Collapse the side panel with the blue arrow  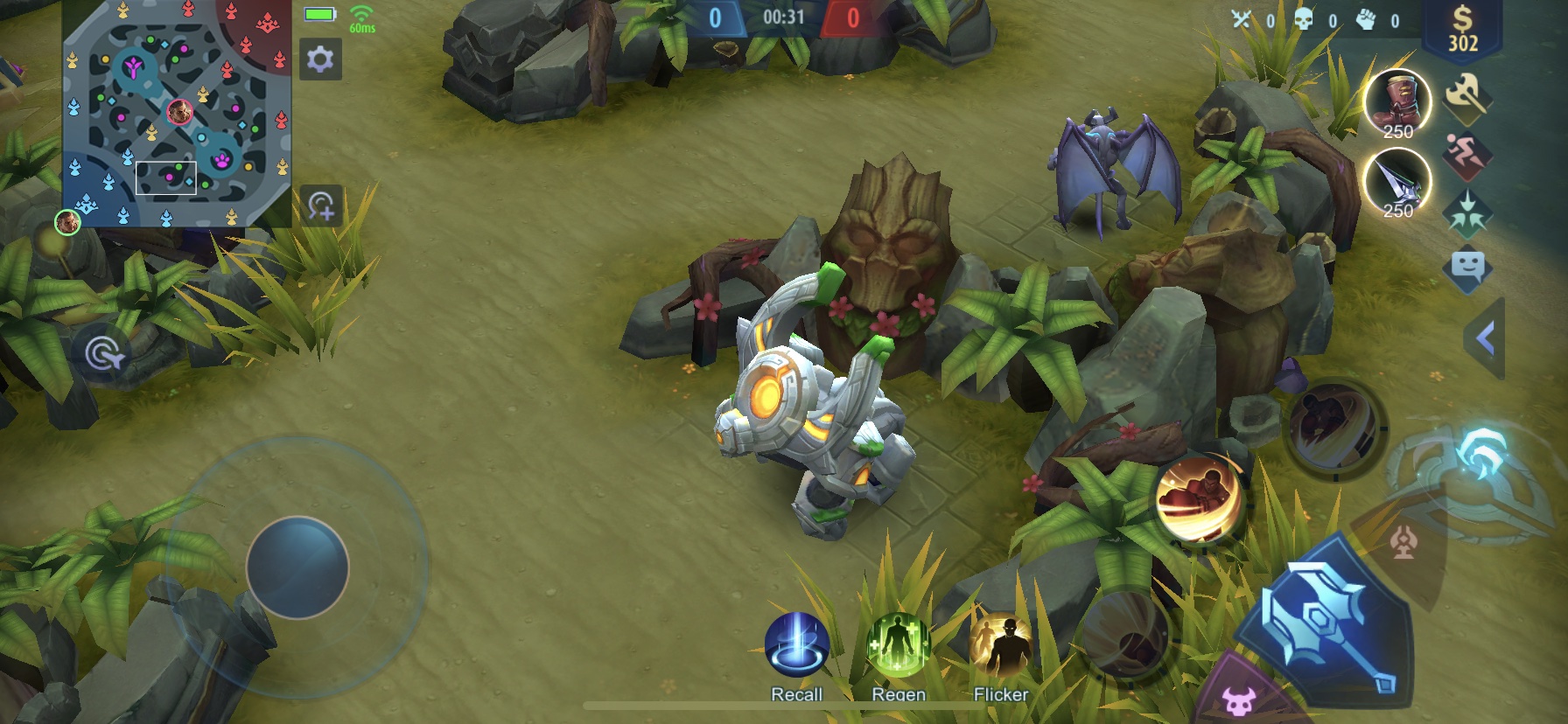(1485, 338)
